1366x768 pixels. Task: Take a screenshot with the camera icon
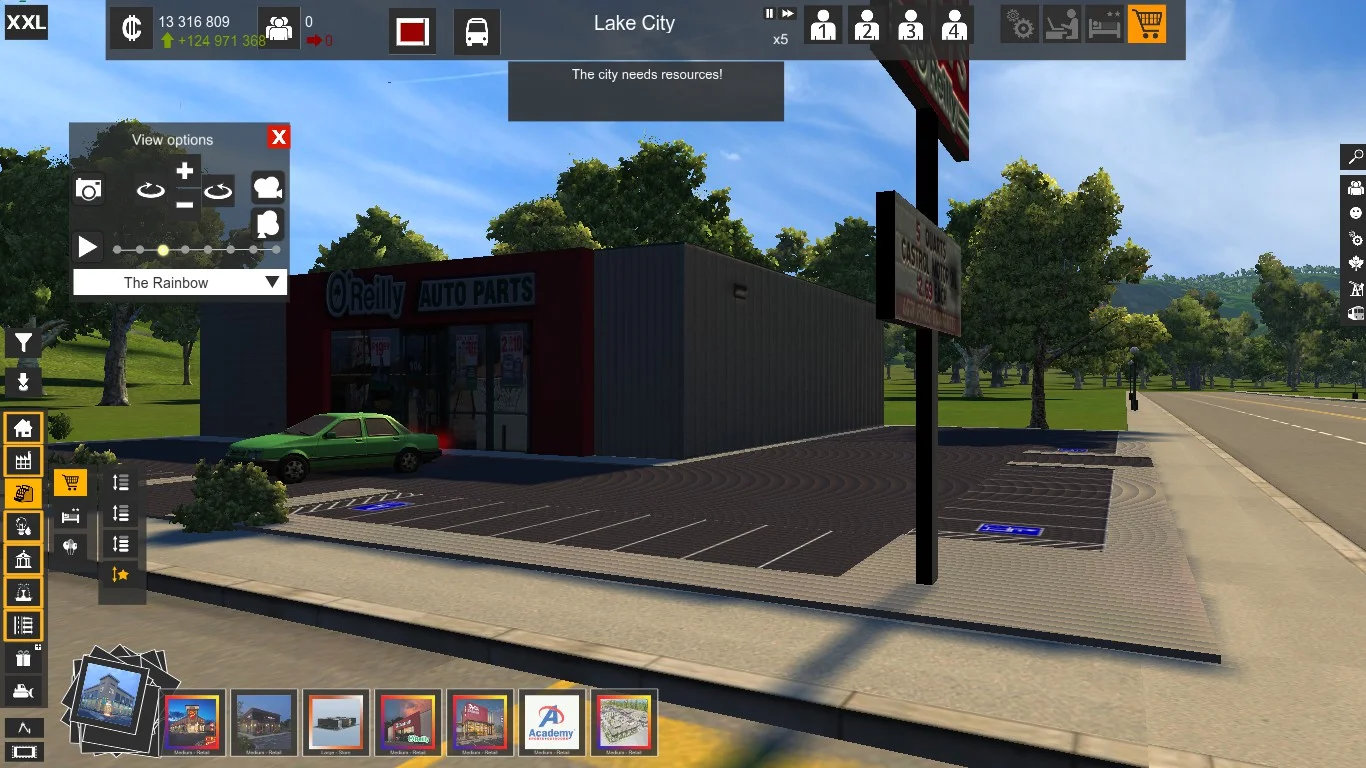pyautogui.click(x=89, y=189)
